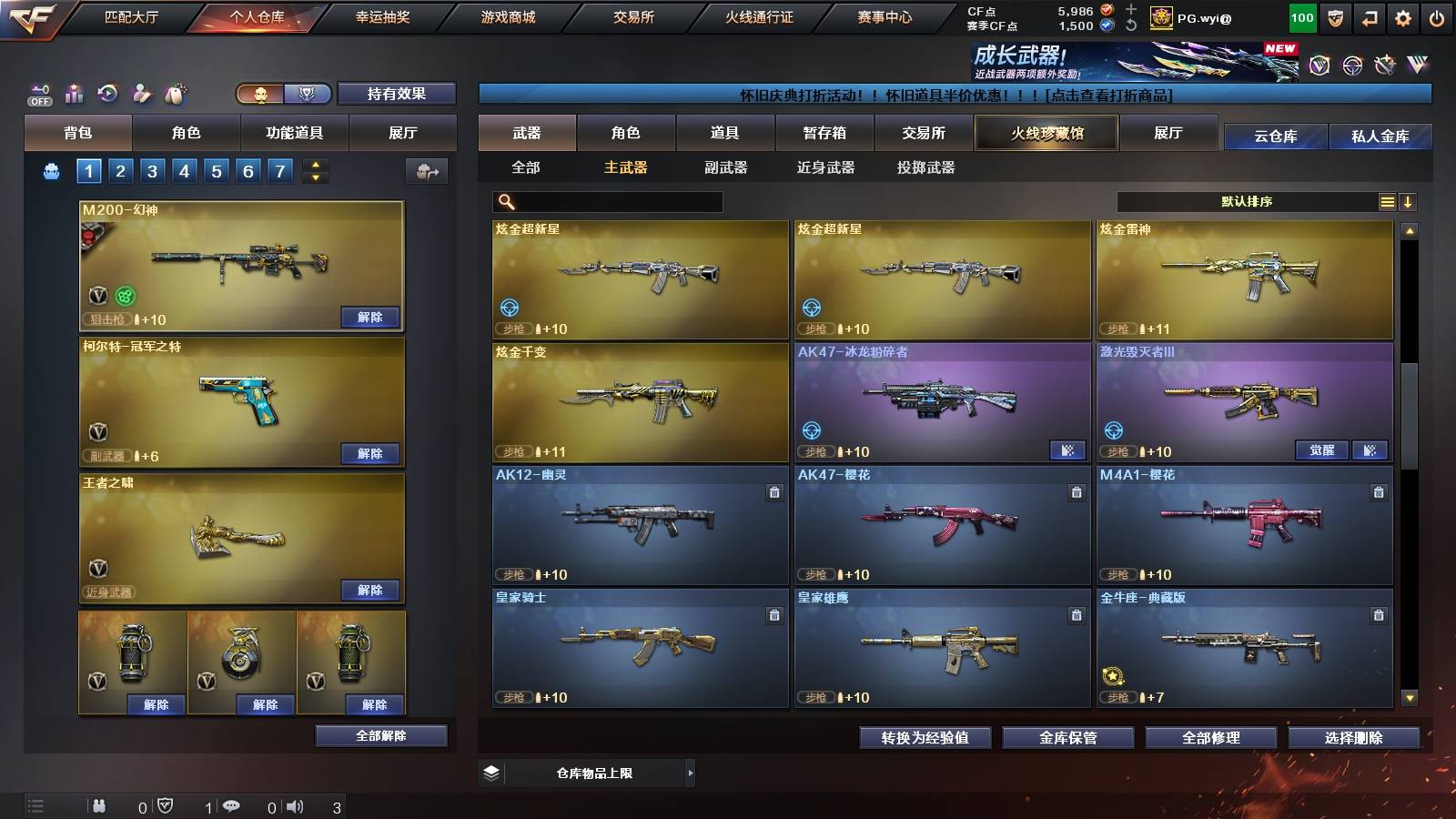Switch the character/rank toggle to rank view
Image resolution: width=1456 pixels, height=819 pixels.
point(307,94)
